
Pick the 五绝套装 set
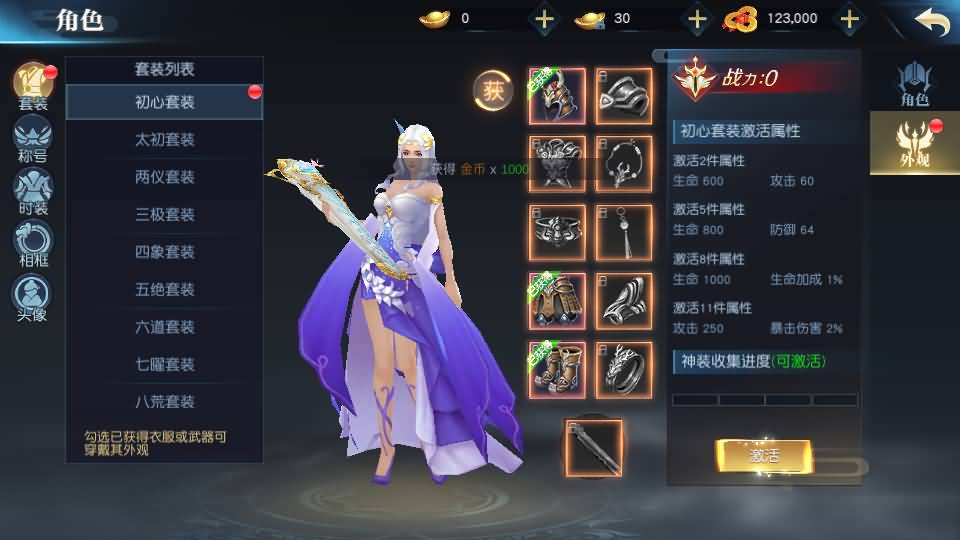165,289
